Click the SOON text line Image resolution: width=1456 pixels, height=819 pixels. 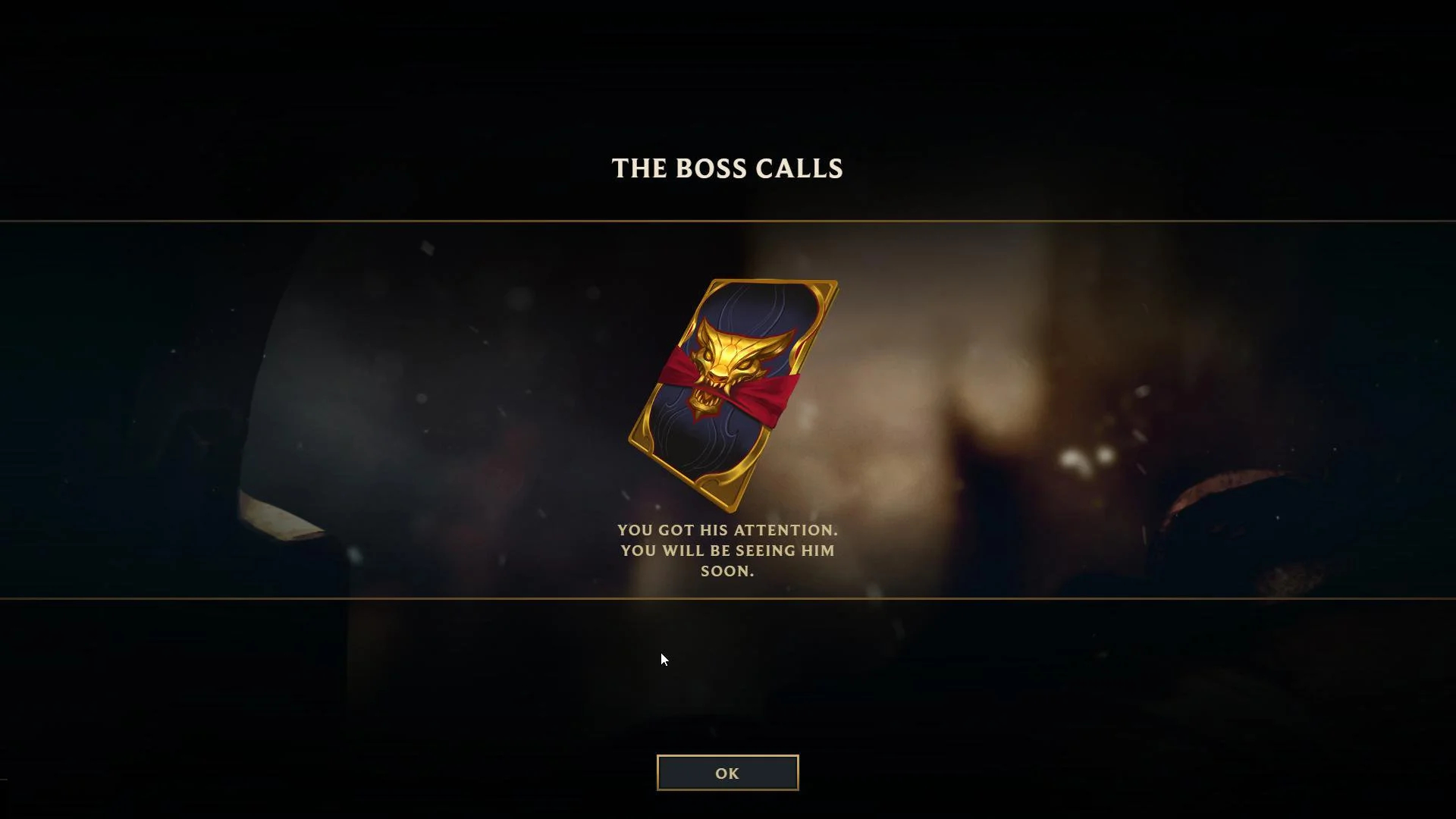pos(728,572)
